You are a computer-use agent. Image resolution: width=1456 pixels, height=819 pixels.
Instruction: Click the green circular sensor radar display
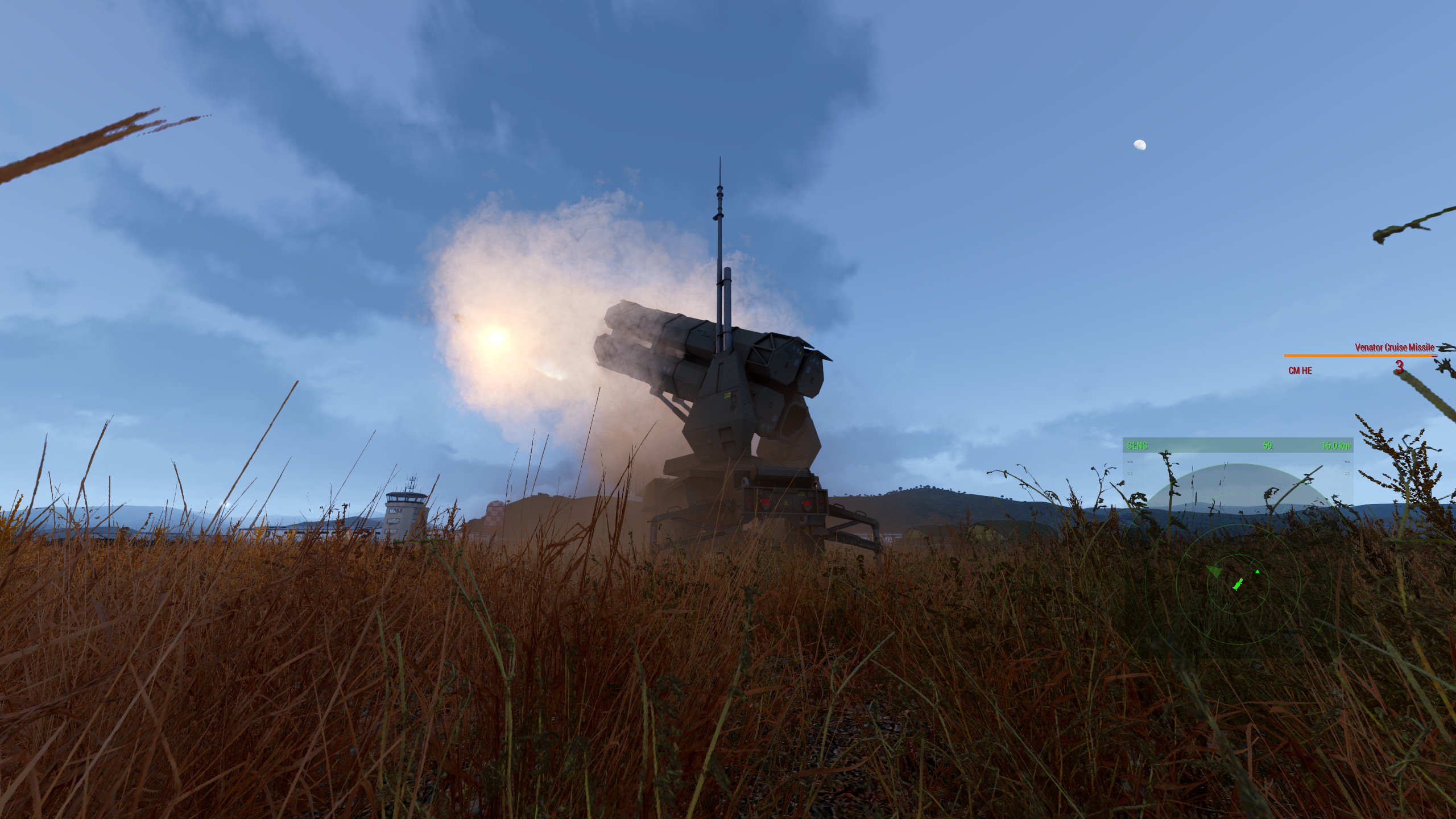coord(1238,585)
